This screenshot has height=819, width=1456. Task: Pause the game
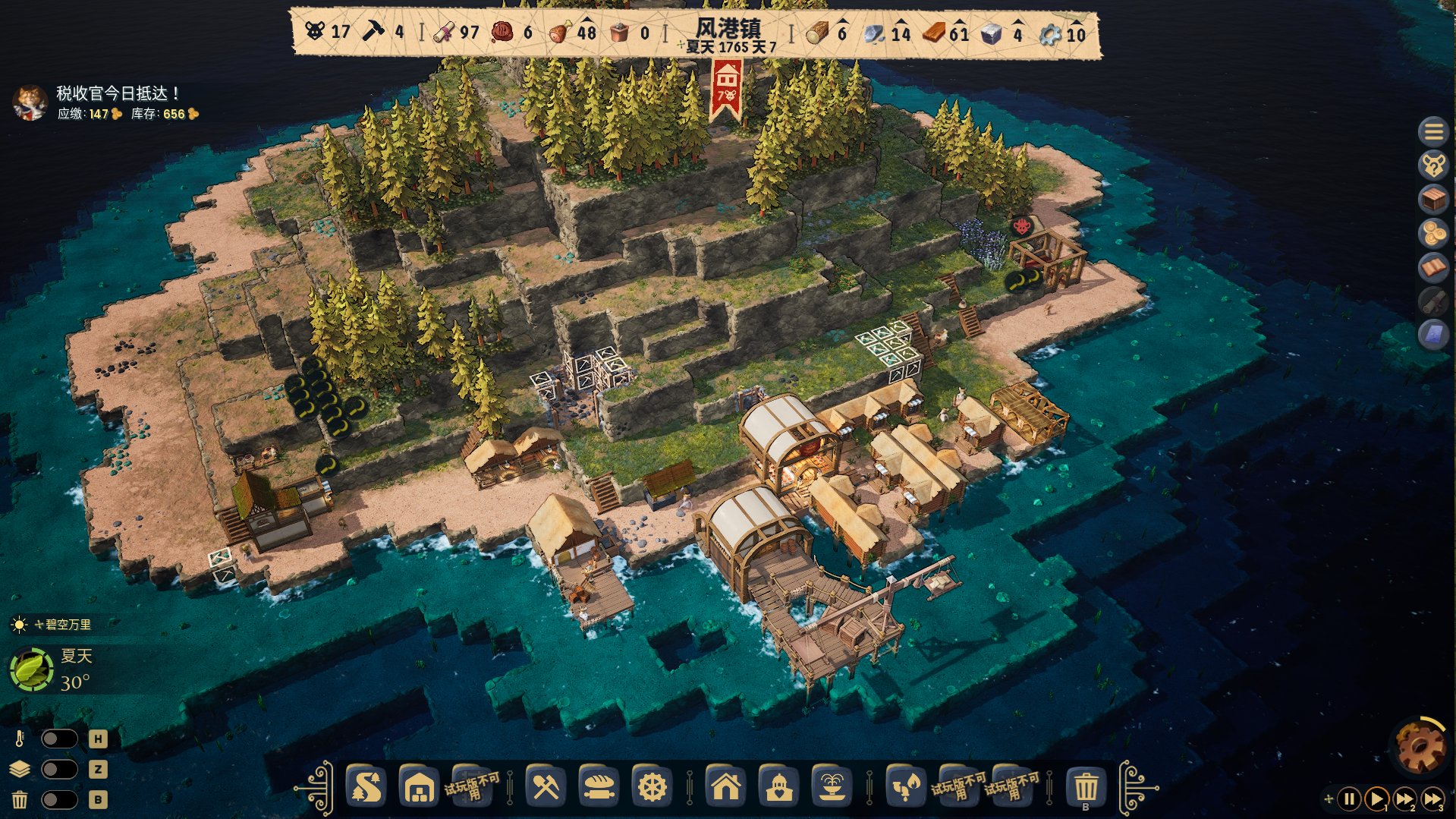[1349, 799]
